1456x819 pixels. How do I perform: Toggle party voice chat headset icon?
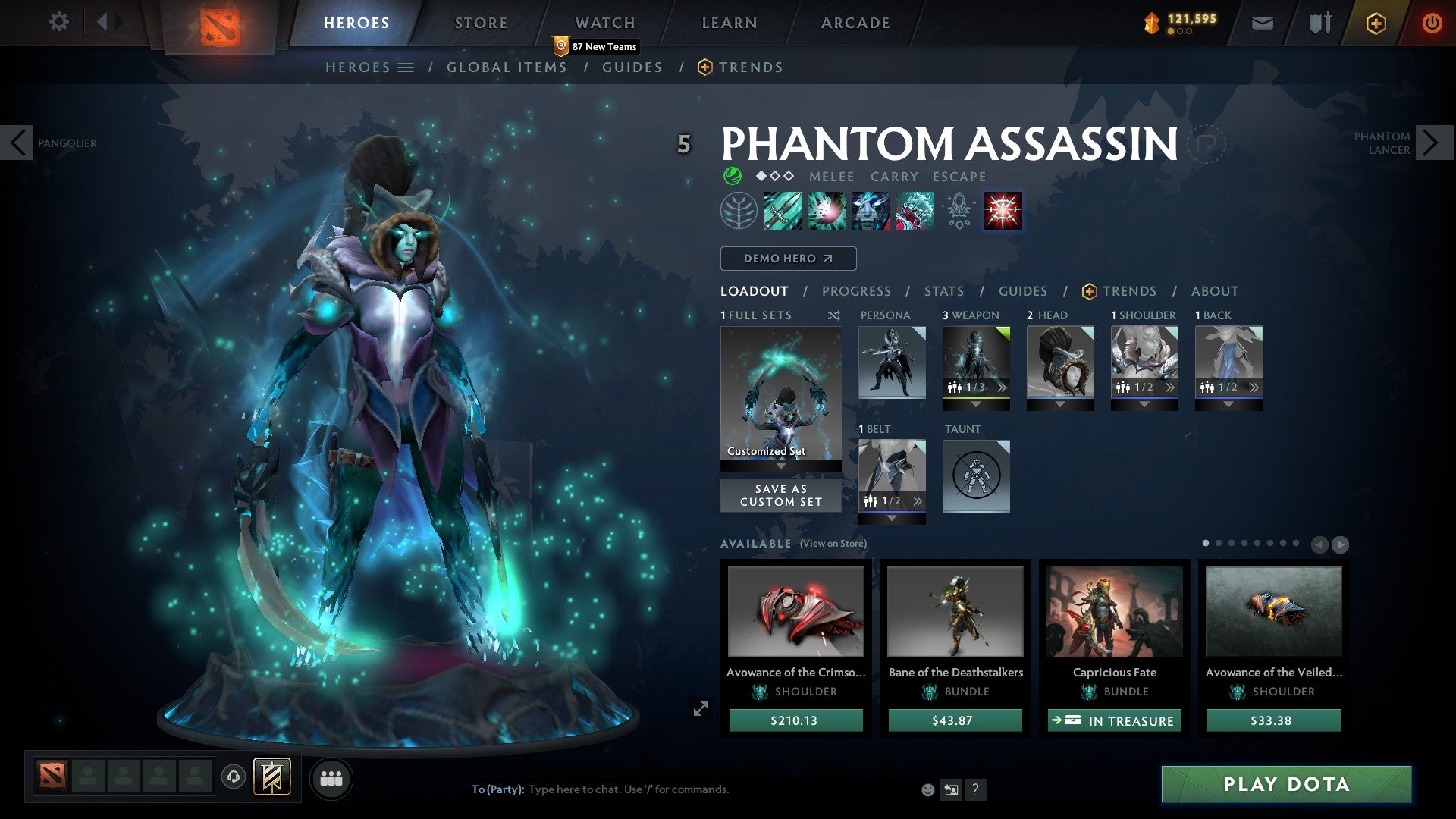click(232, 777)
